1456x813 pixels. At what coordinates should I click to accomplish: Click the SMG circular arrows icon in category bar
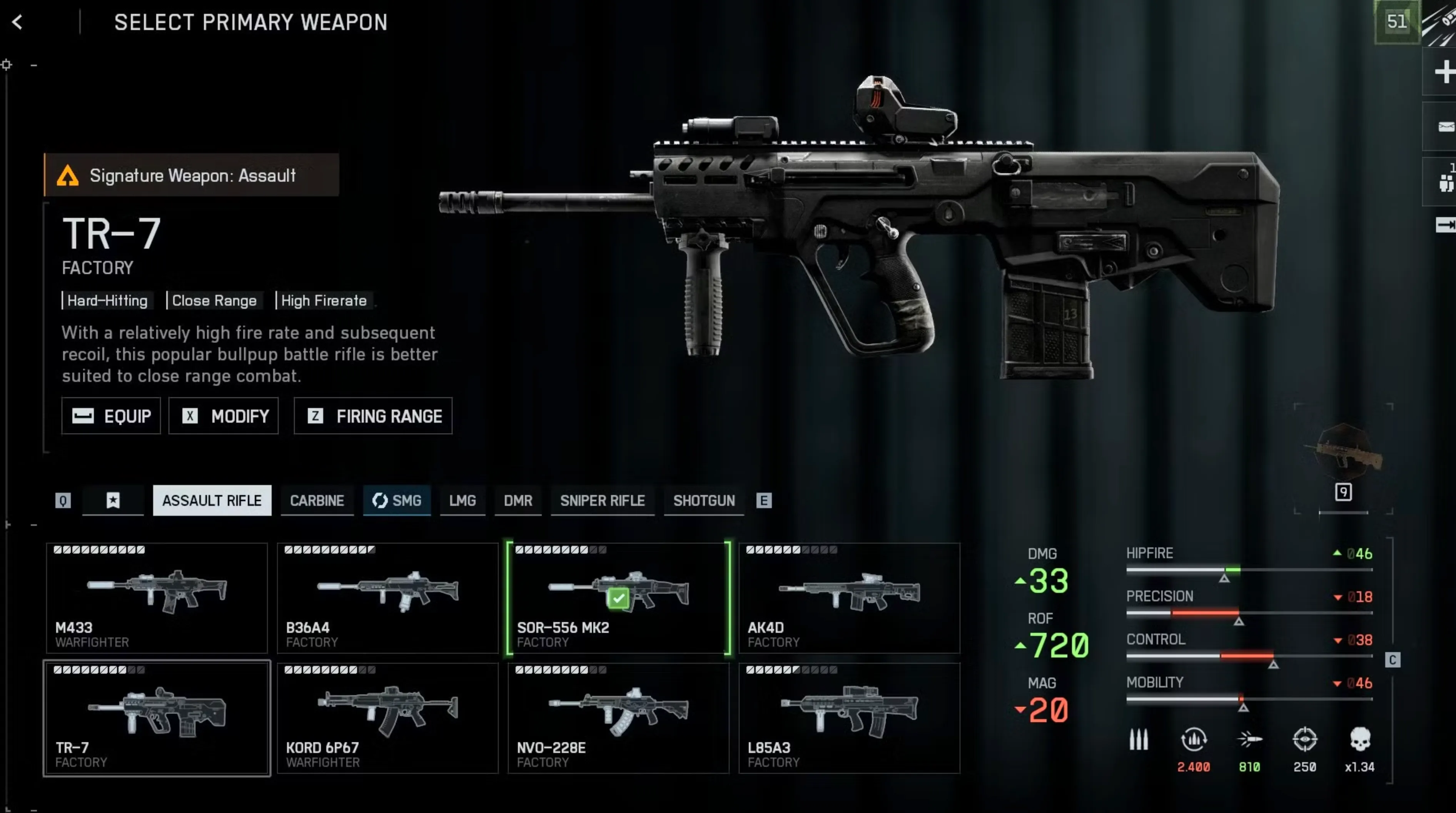tap(379, 500)
